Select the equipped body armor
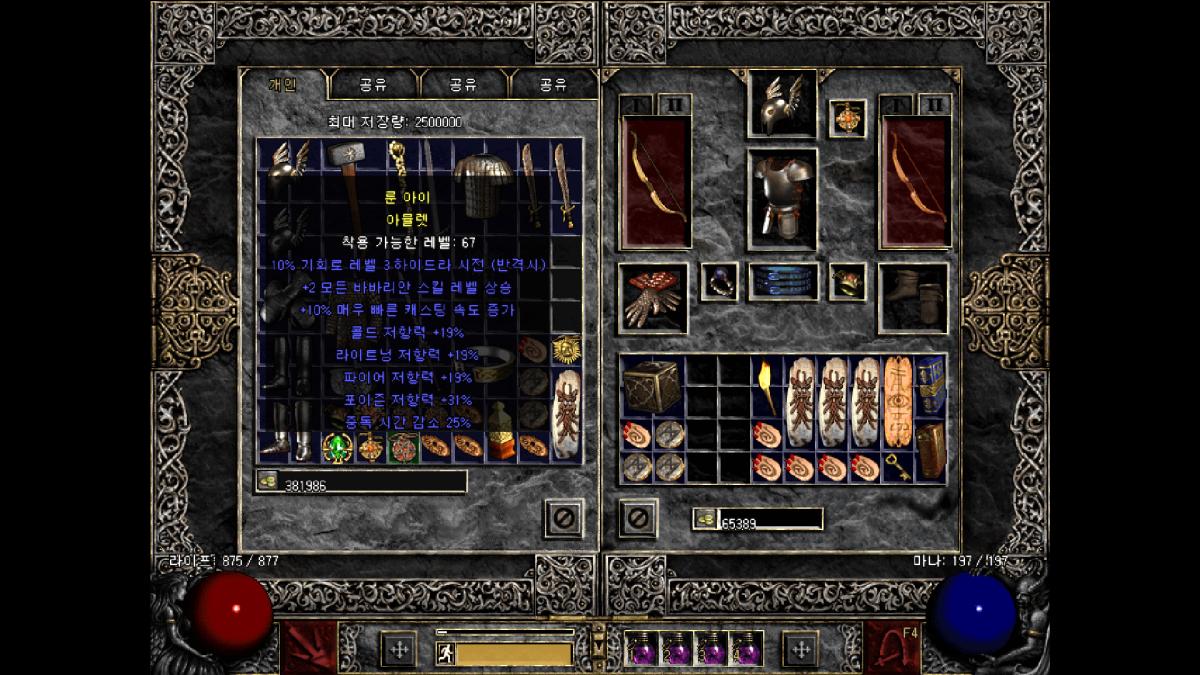The image size is (1200, 675). (x=782, y=198)
